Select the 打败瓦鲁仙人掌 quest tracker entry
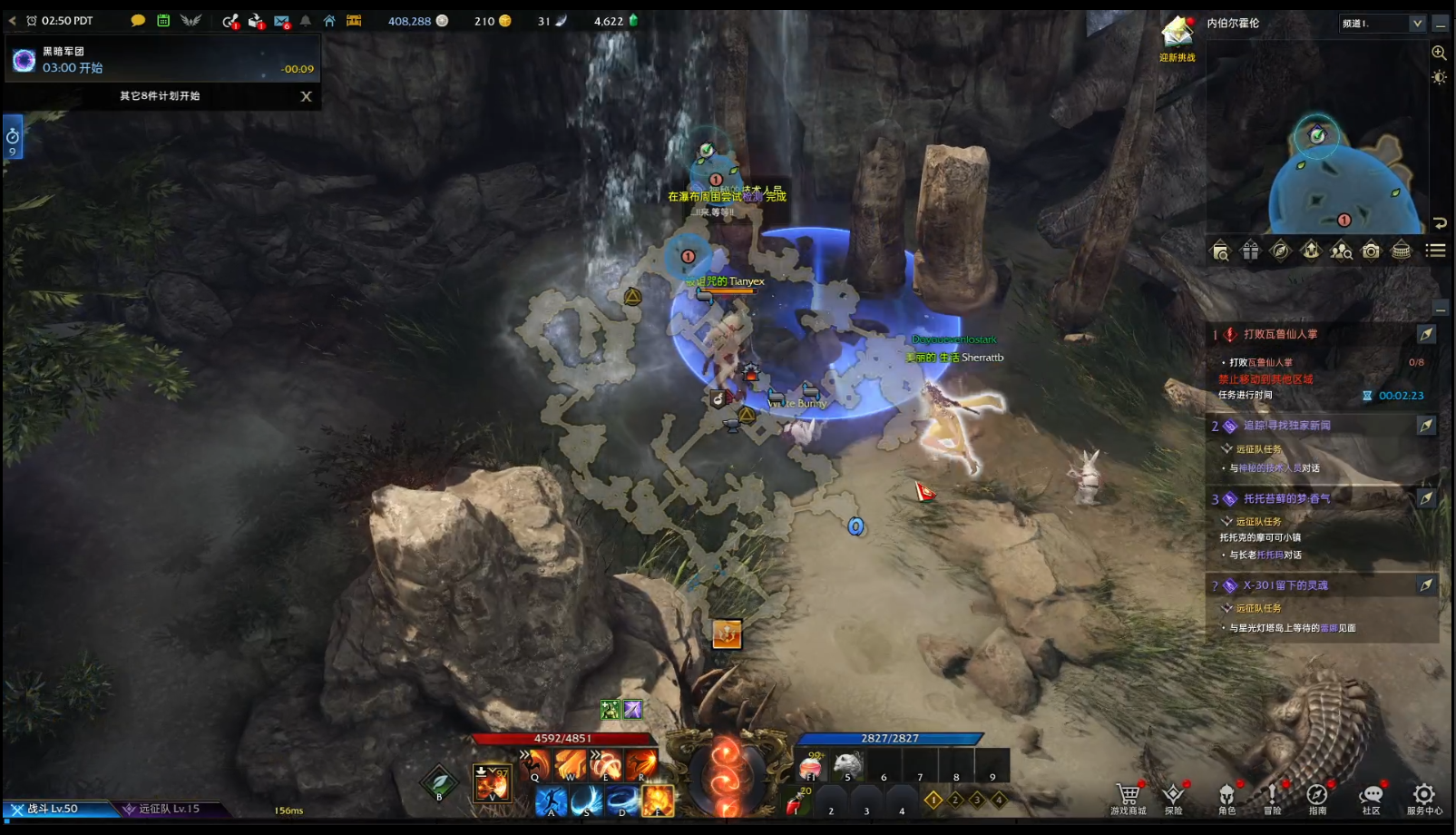 coord(1280,334)
